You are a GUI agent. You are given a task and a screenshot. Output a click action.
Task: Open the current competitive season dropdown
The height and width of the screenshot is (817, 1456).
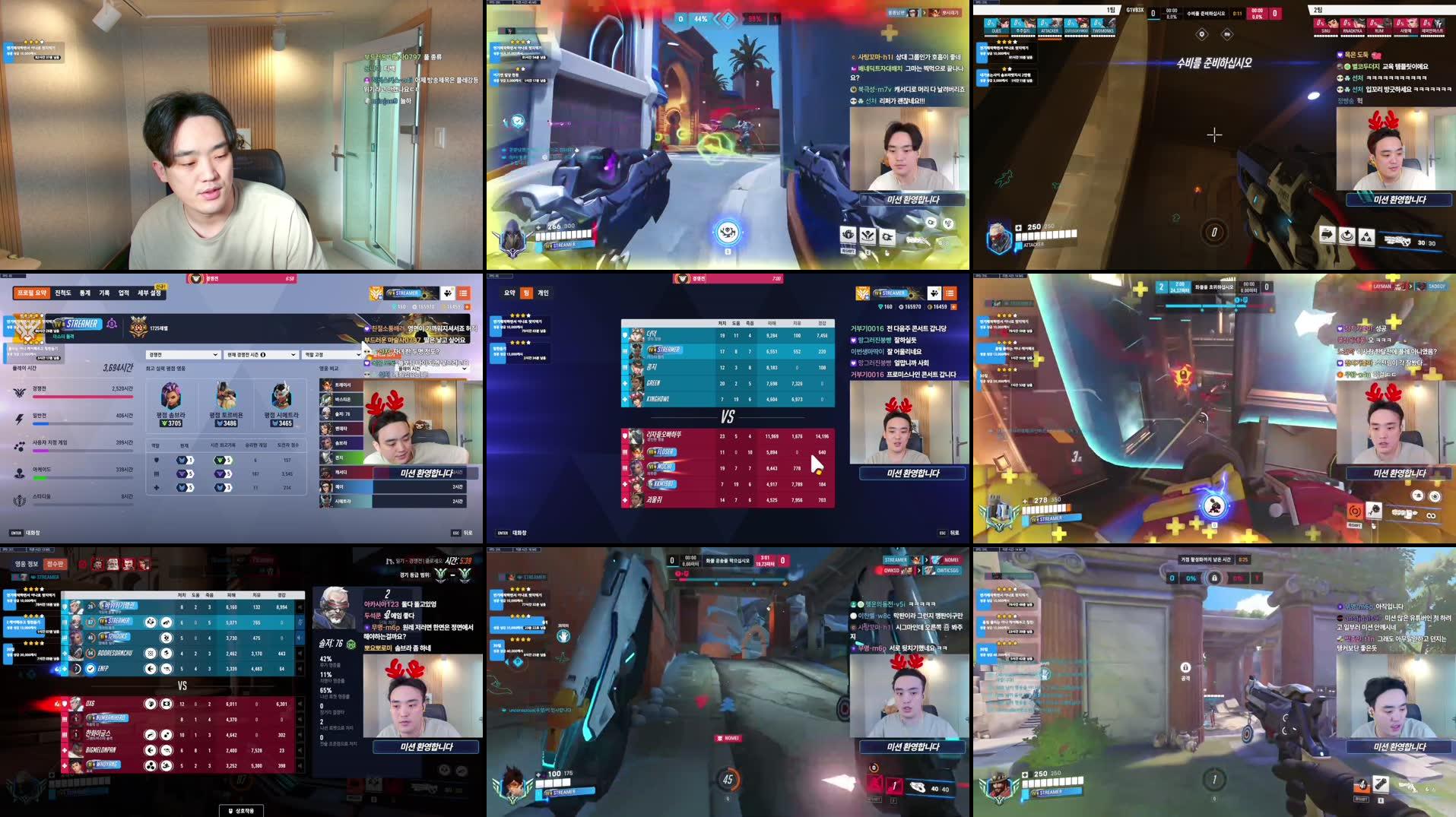pos(260,355)
